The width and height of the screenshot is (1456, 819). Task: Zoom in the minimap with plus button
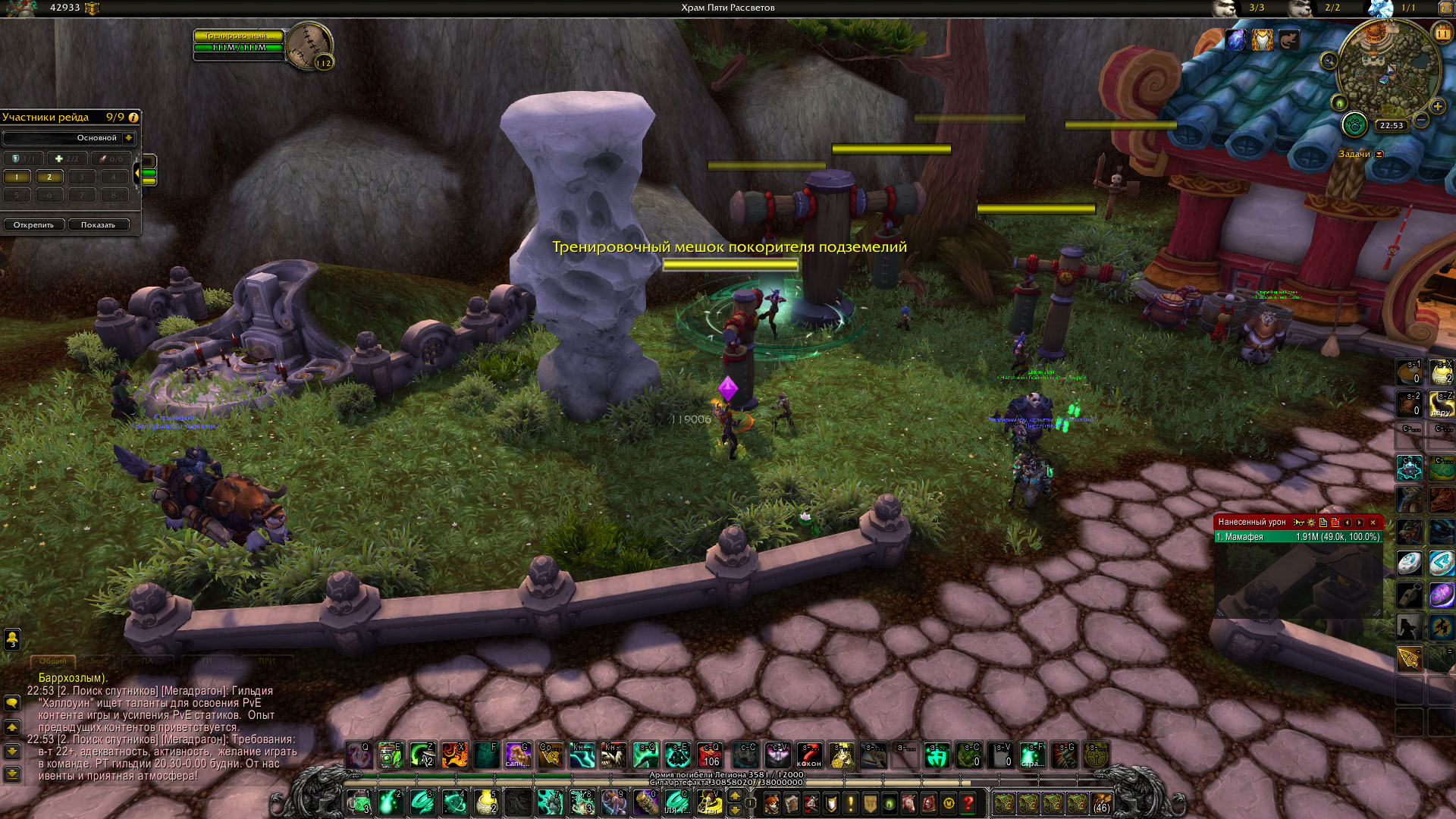1438,107
